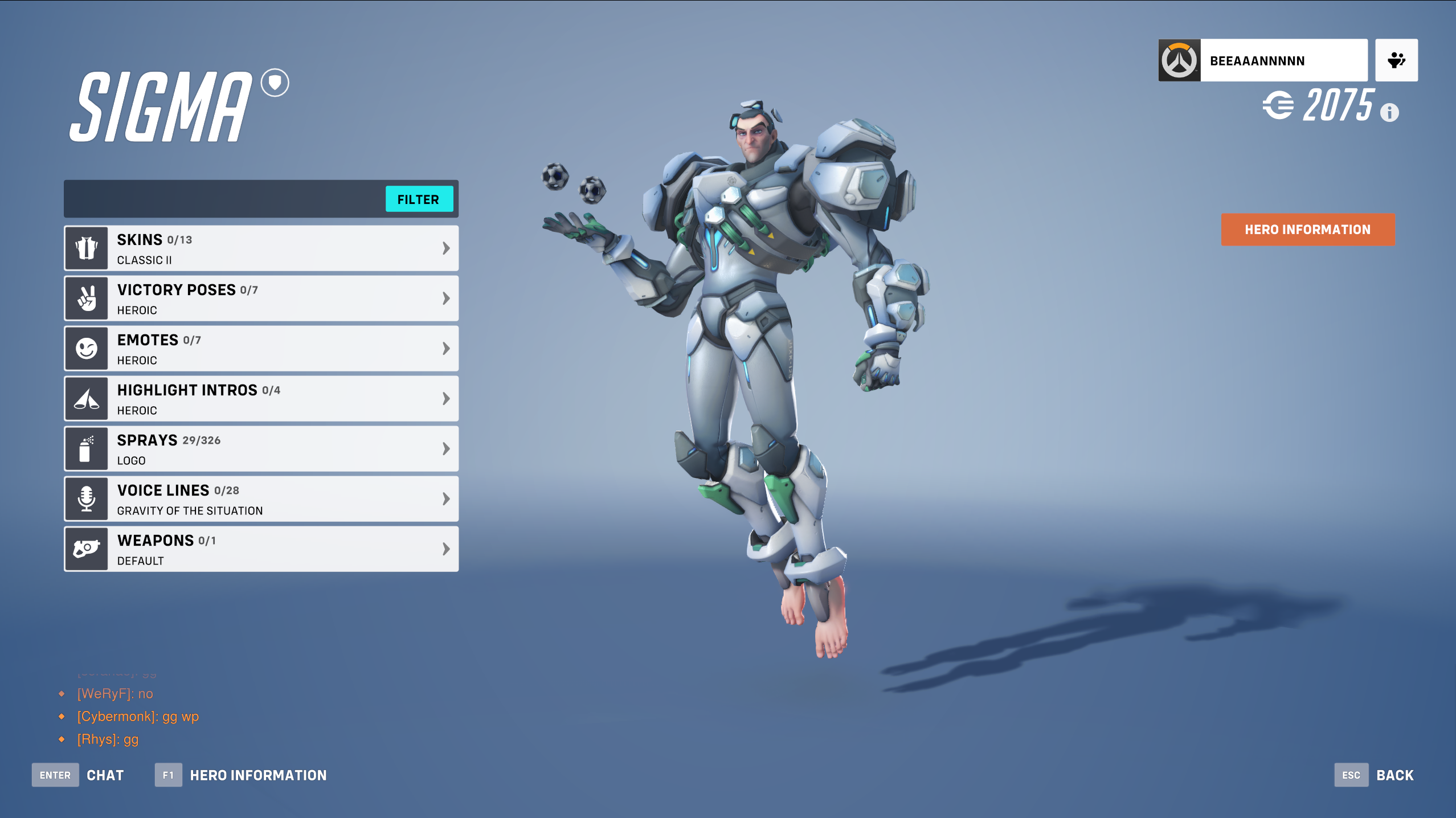1456x818 pixels.
Task: Select the Emotes winking face icon
Action: point(86,348)
